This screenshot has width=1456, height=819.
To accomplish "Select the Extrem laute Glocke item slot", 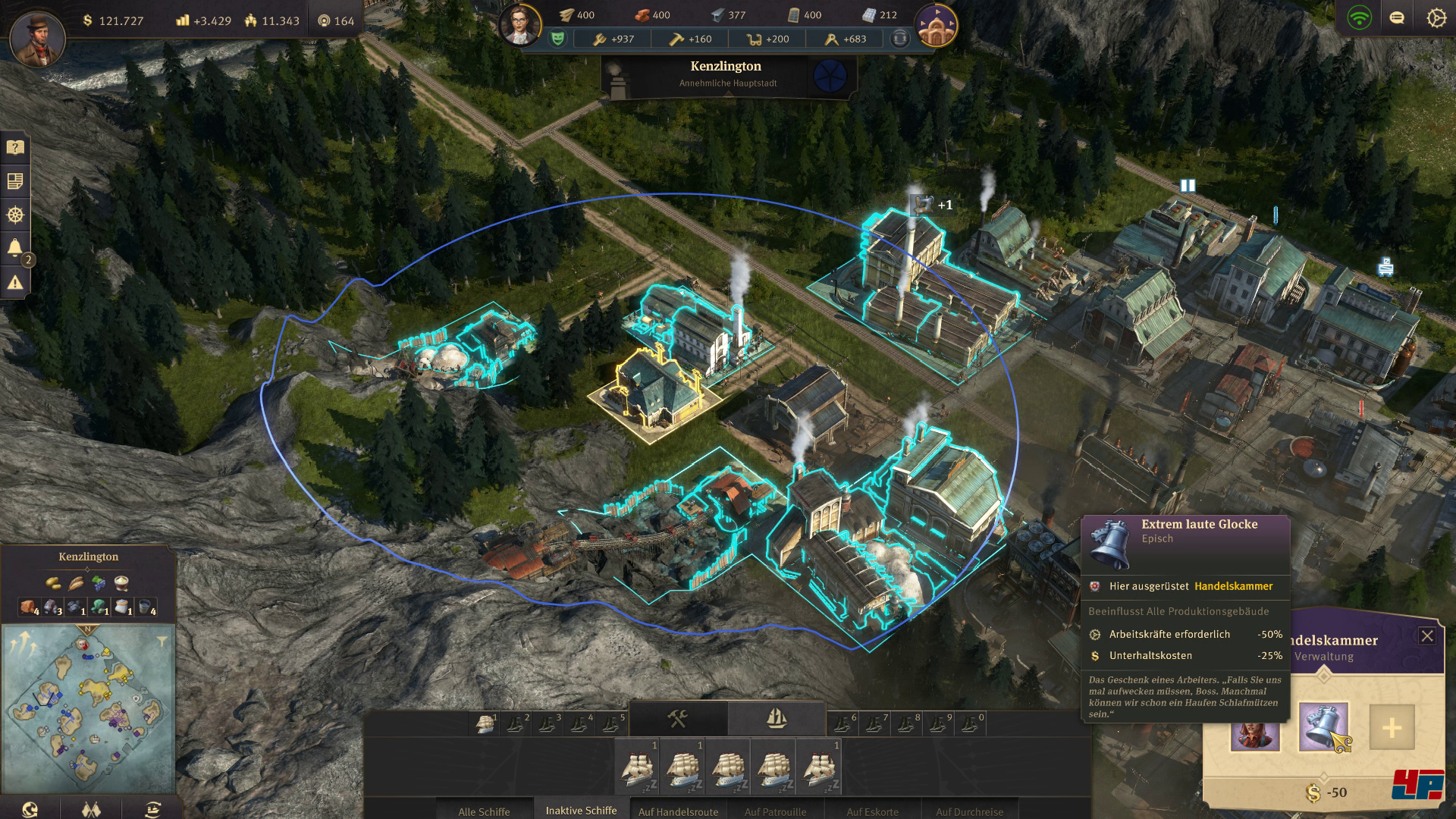I will [1323, 726].
